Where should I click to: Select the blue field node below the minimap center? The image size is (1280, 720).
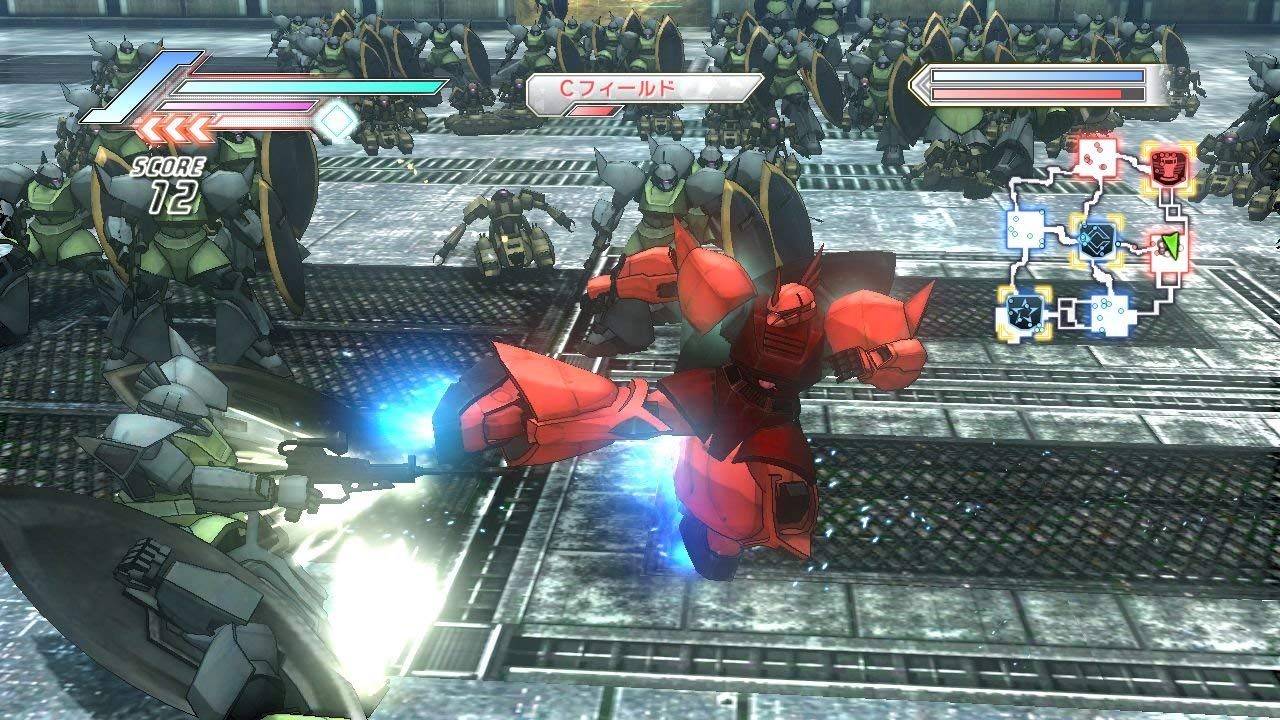pos(1112,312)
